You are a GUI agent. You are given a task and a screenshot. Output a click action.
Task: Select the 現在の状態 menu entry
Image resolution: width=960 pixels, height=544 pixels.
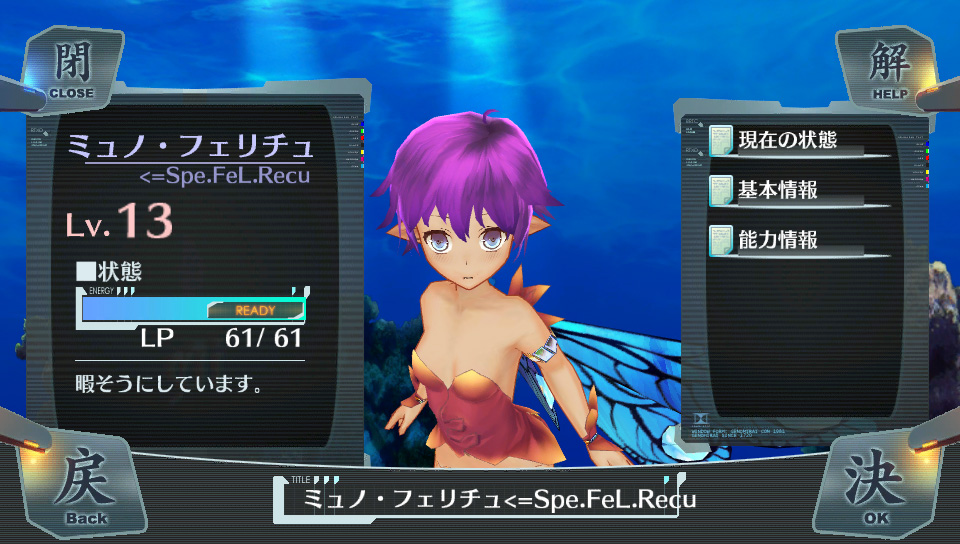pyautogui.click(x=797, y=139)
